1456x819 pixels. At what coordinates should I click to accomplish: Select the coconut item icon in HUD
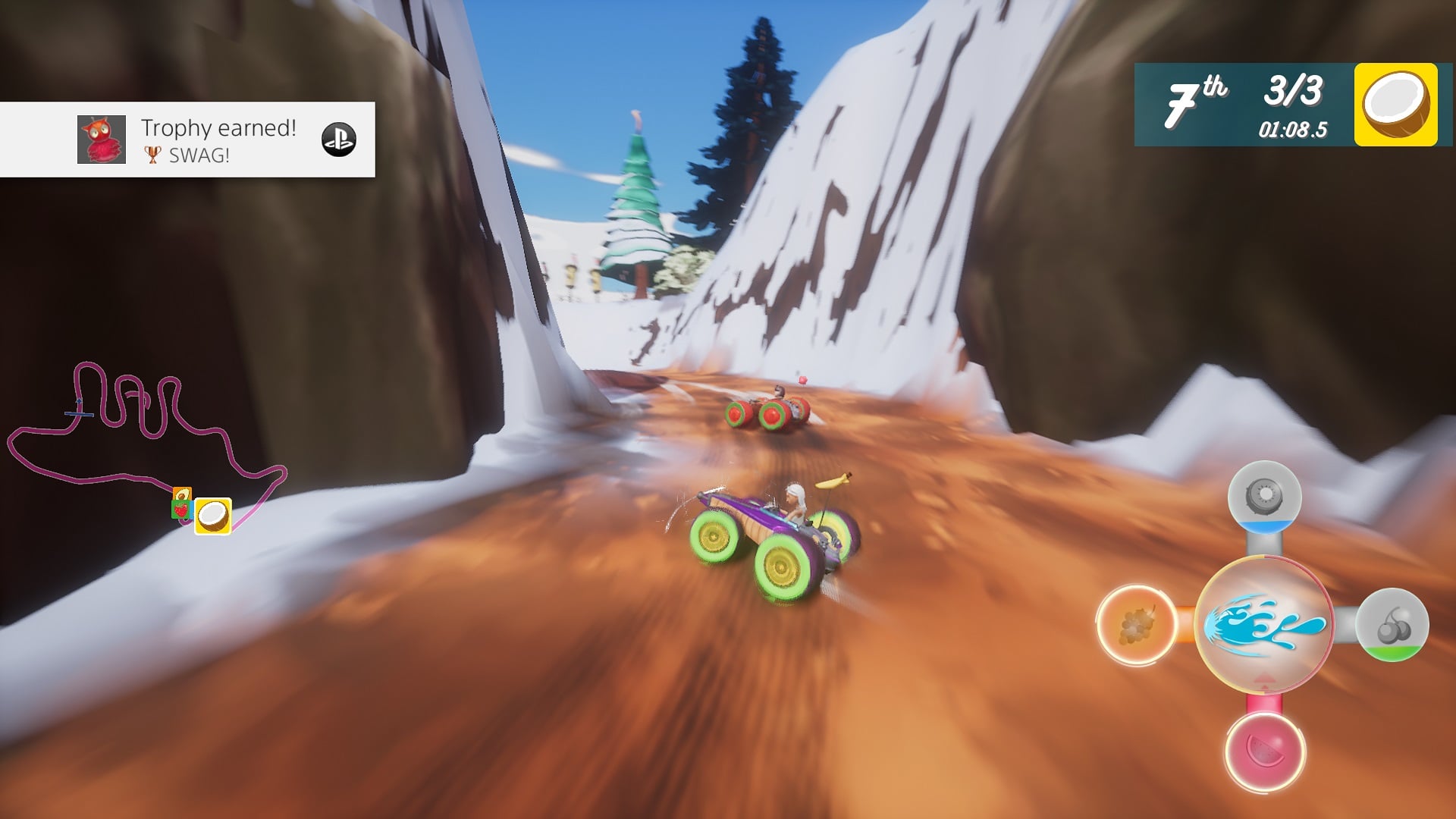pos(1398,108)
